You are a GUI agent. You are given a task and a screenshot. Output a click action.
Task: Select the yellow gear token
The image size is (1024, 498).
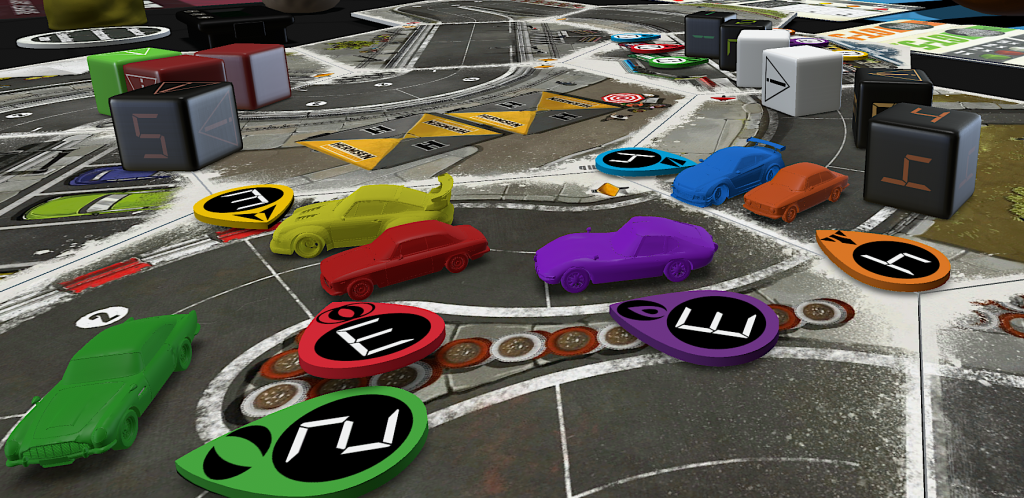click(x=245, y=204)
